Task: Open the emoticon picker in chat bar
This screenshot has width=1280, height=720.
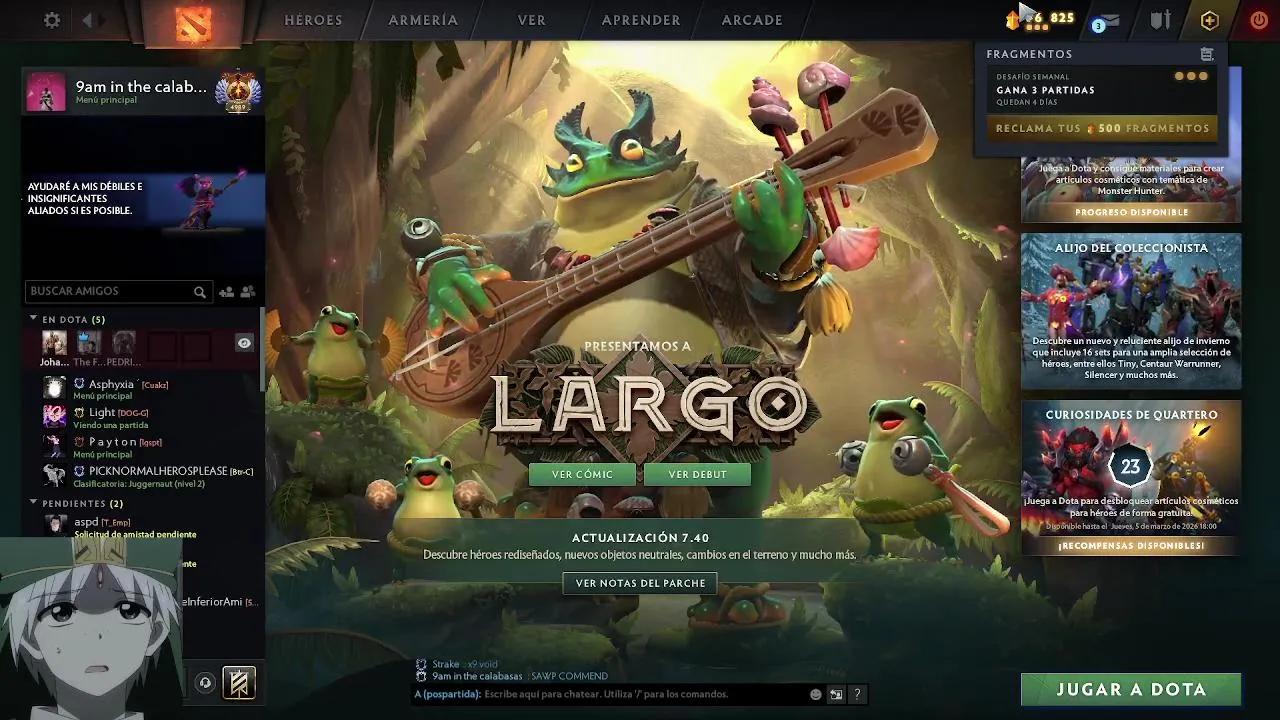Action: point(814,694)
